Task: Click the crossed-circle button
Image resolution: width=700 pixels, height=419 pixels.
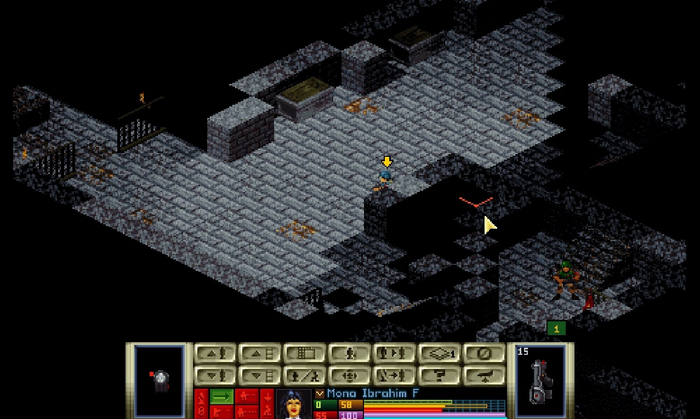Action: point(481,353)
